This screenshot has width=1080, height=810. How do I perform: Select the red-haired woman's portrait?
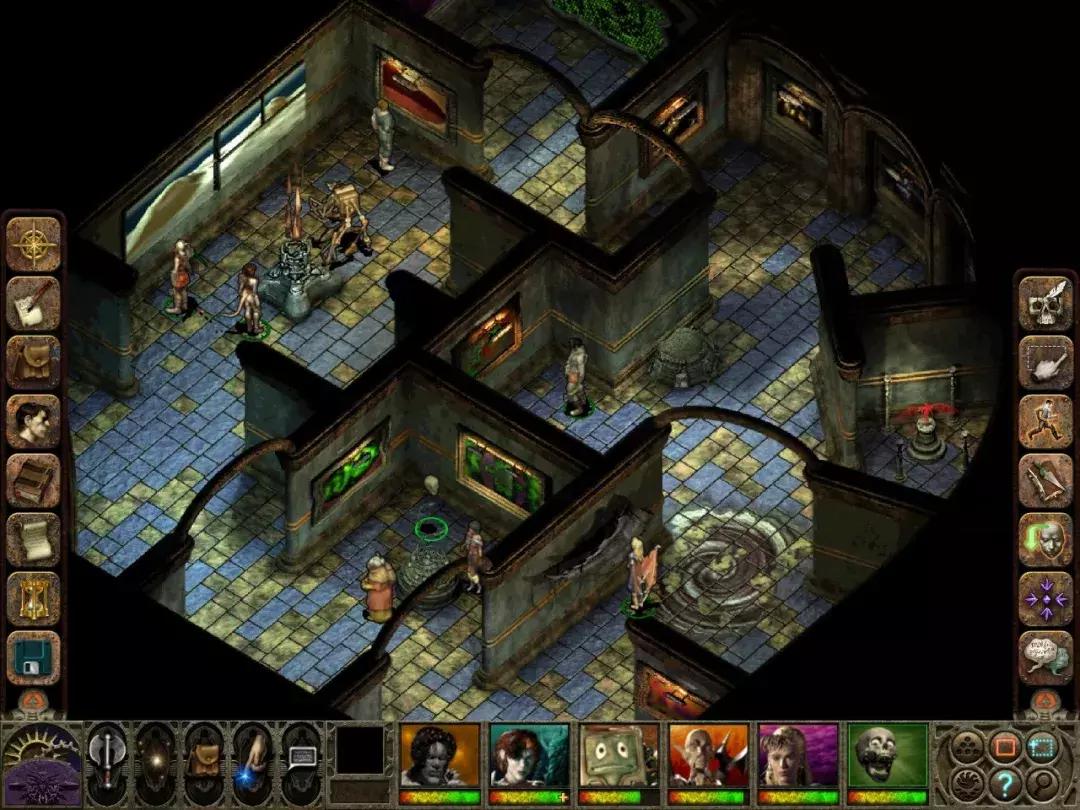[529, 755]
